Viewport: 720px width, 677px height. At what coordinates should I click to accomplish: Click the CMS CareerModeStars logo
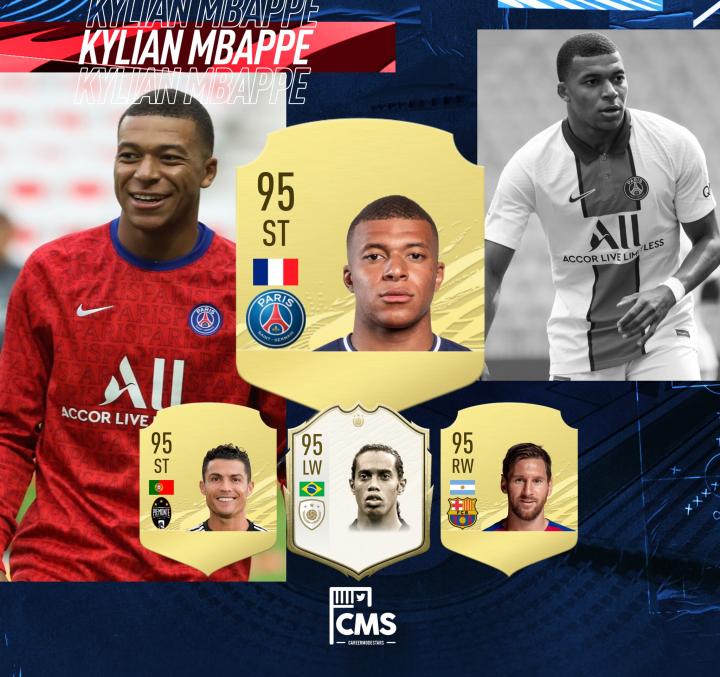tap(362, 616)
